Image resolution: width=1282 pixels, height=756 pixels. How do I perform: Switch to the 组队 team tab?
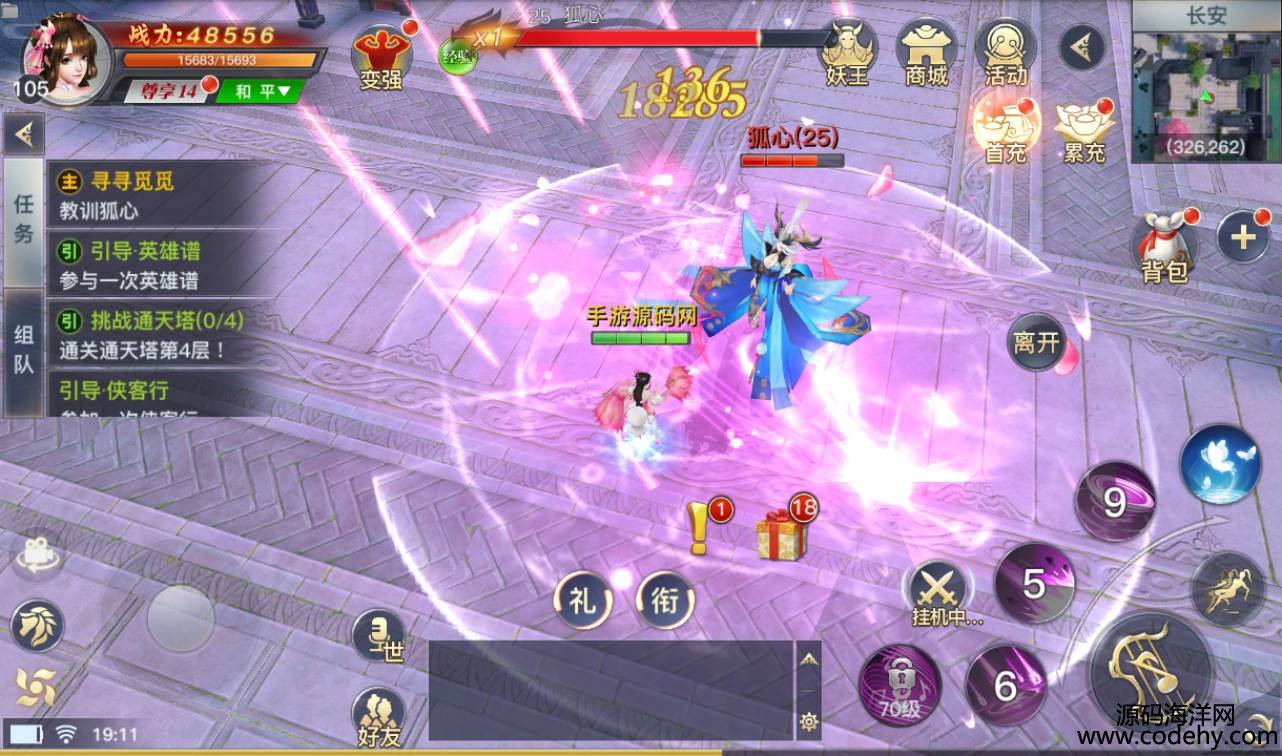[x=23, y=350]
